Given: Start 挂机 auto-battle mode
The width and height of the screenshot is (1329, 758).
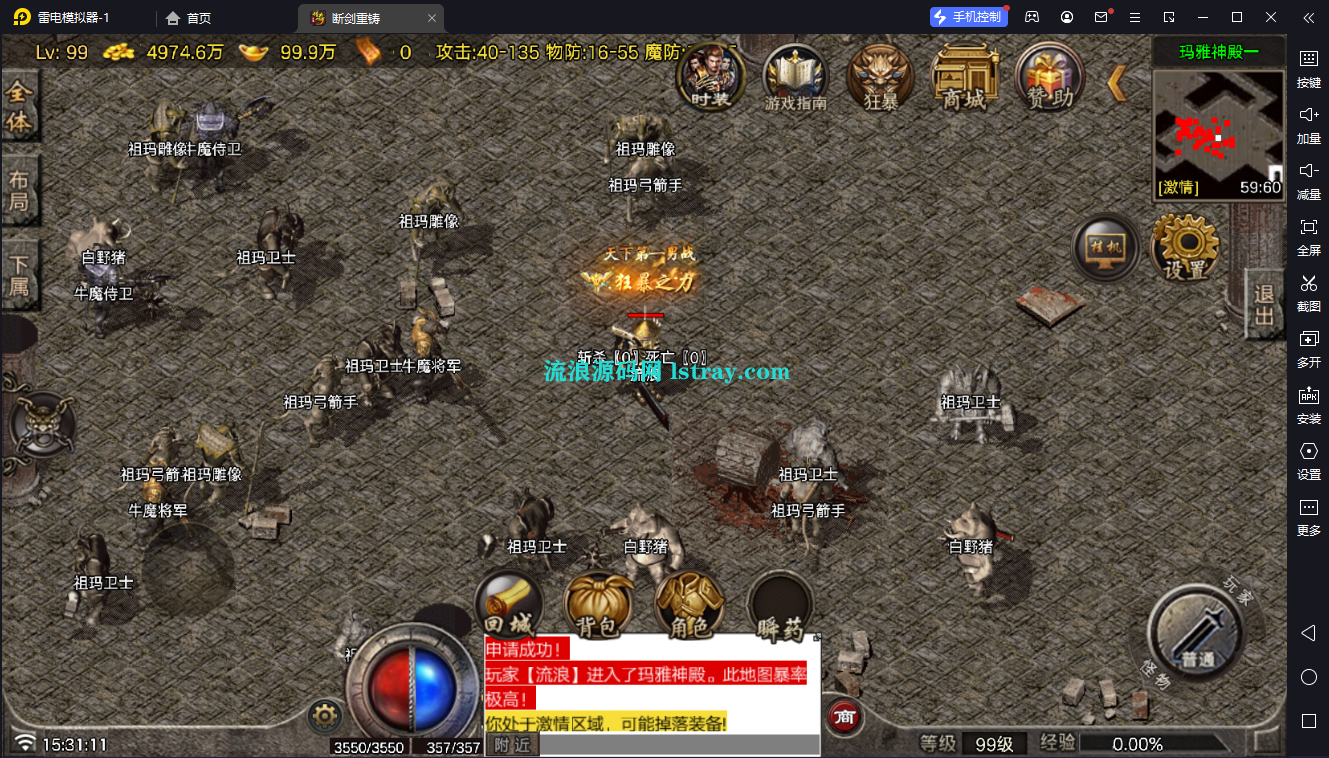Looking at the screenshot, I should [1105, 248].
